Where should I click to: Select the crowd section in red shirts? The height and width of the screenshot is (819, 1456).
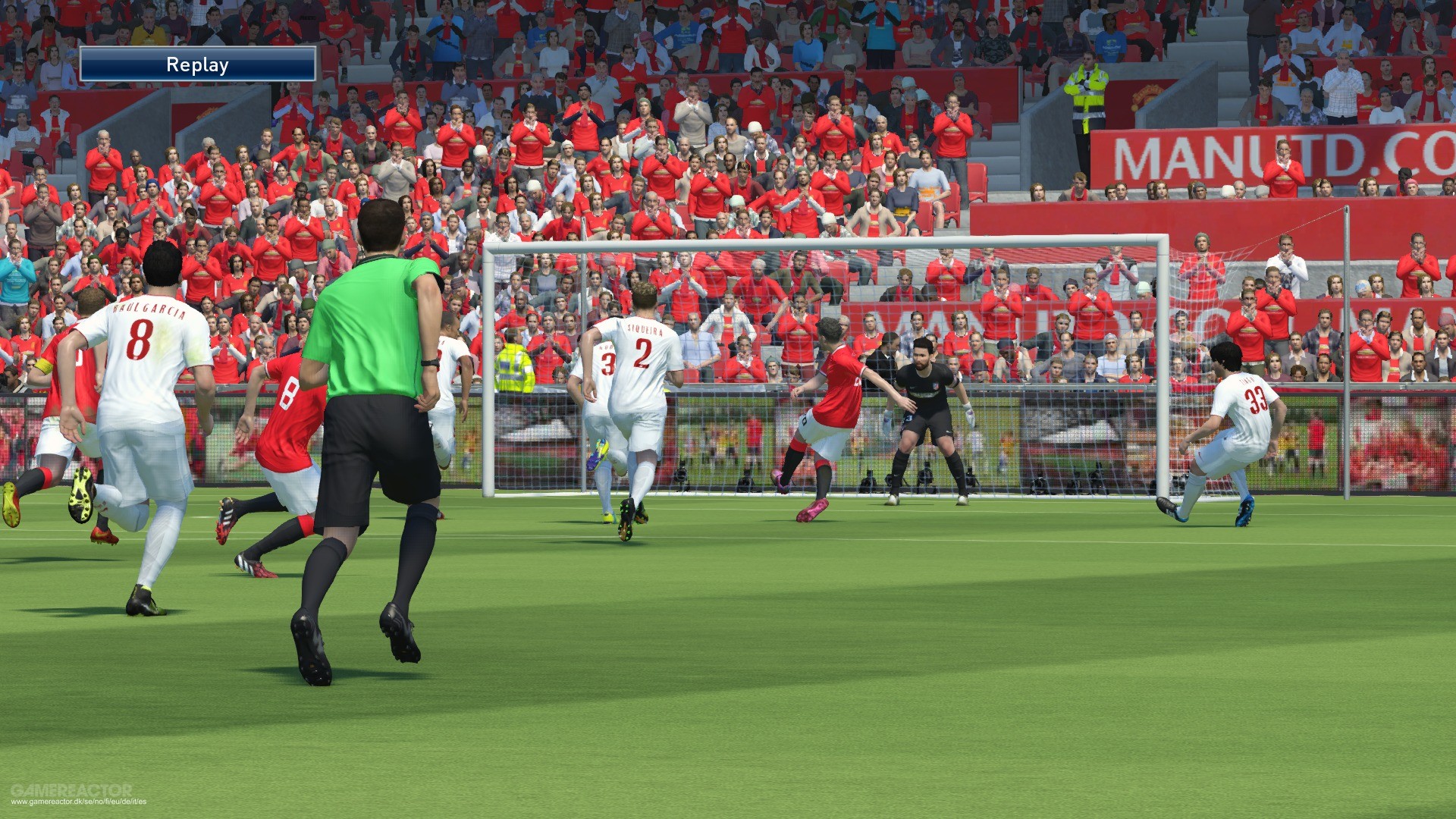(682, 152)
